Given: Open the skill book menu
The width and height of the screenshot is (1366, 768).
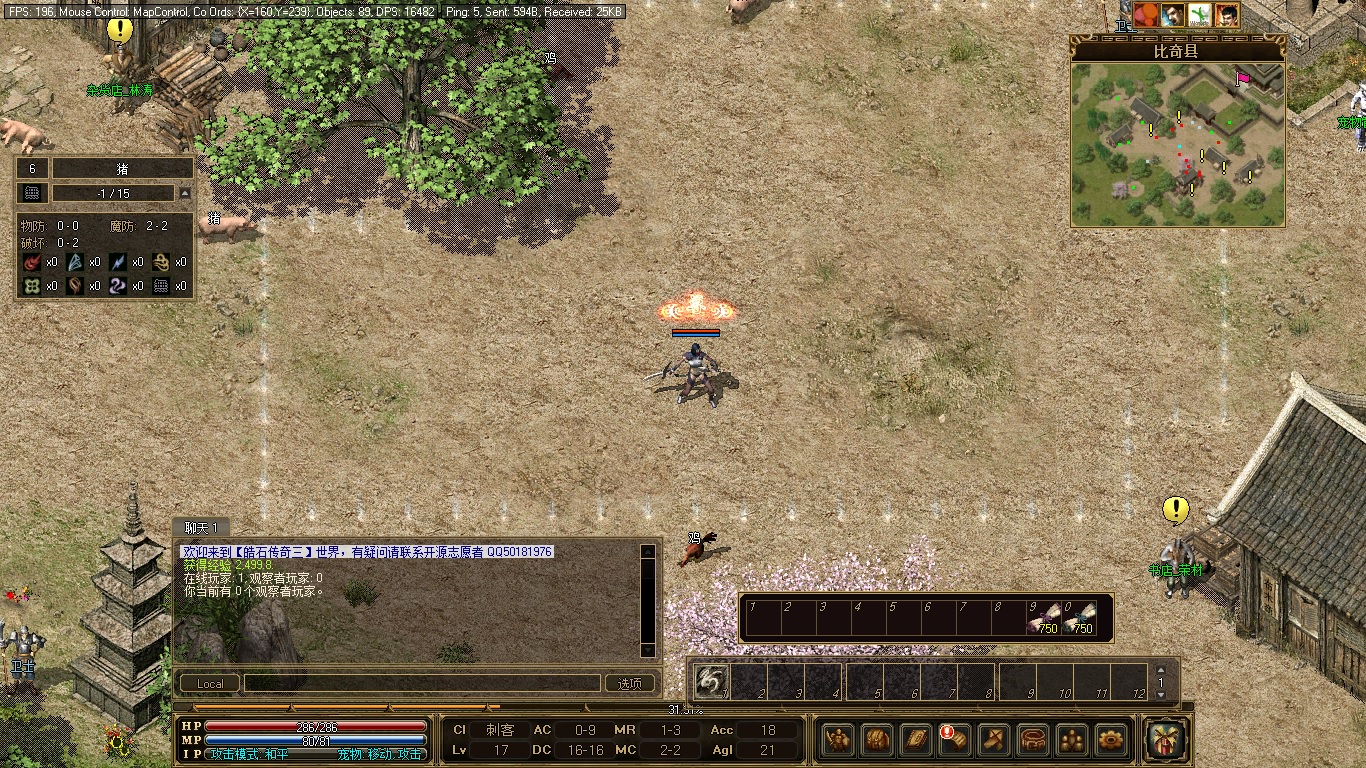Looking at the screenshot, I should pyautogui.click(x=916, y=739).
